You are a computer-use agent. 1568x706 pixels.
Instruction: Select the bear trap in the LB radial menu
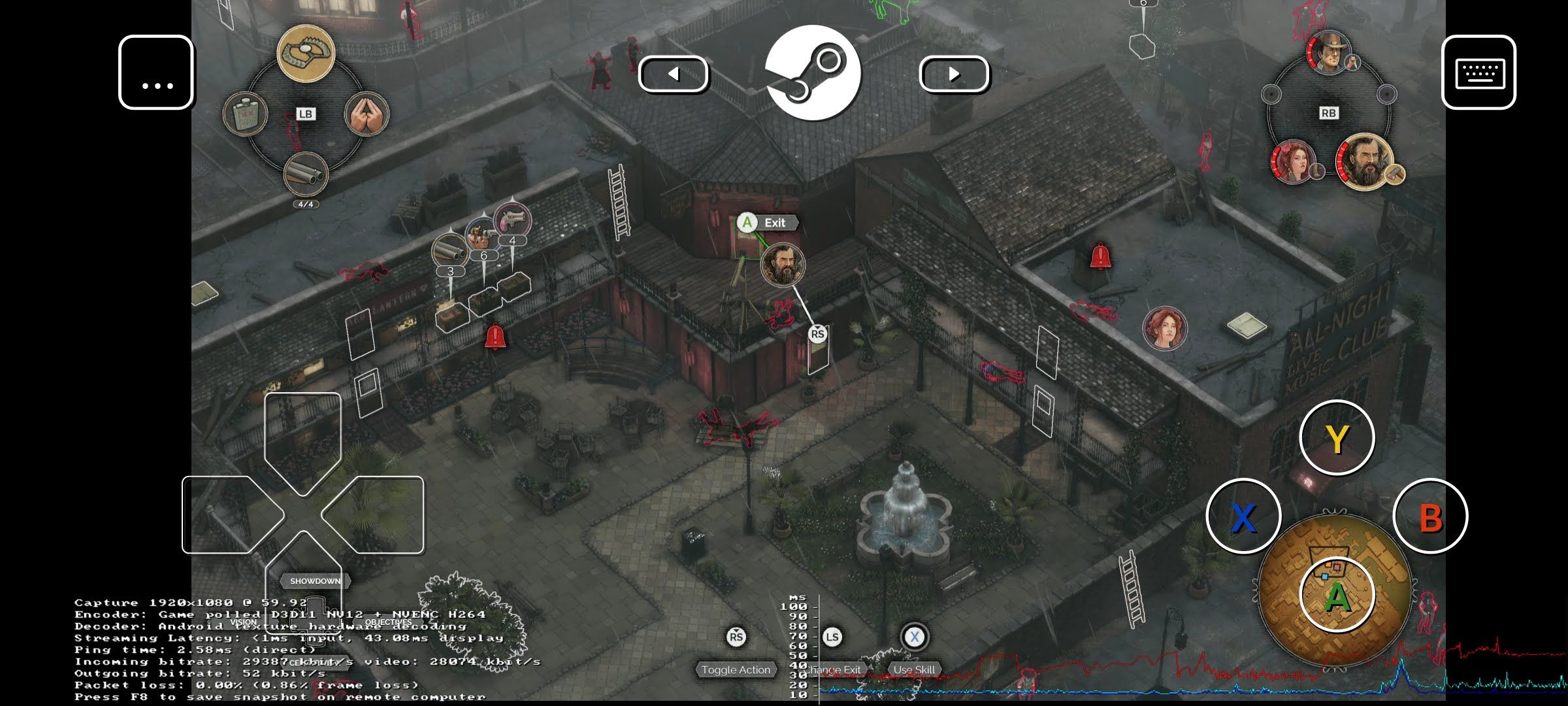[305, 54]
